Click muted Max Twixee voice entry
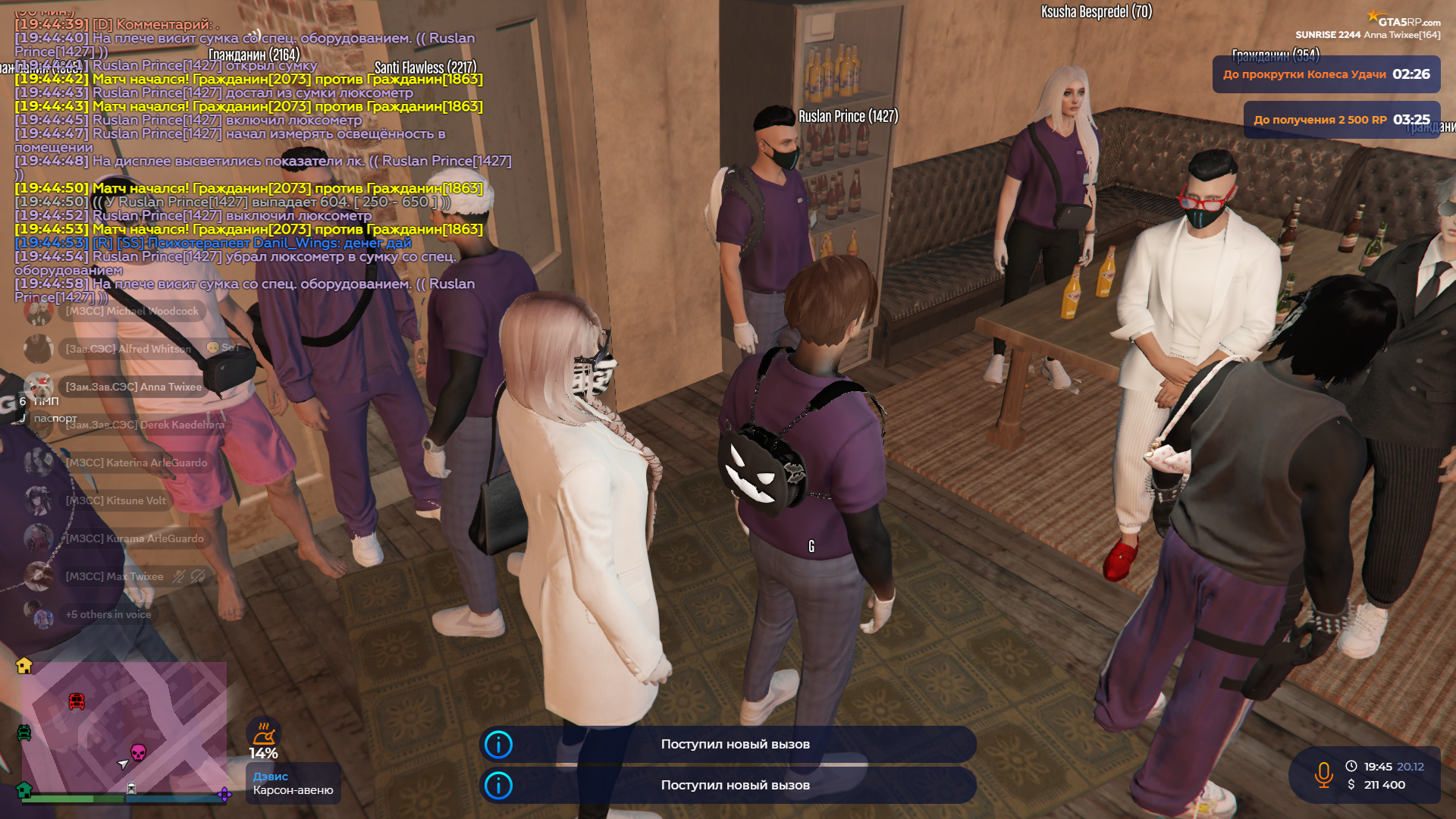 click(115, 576)
